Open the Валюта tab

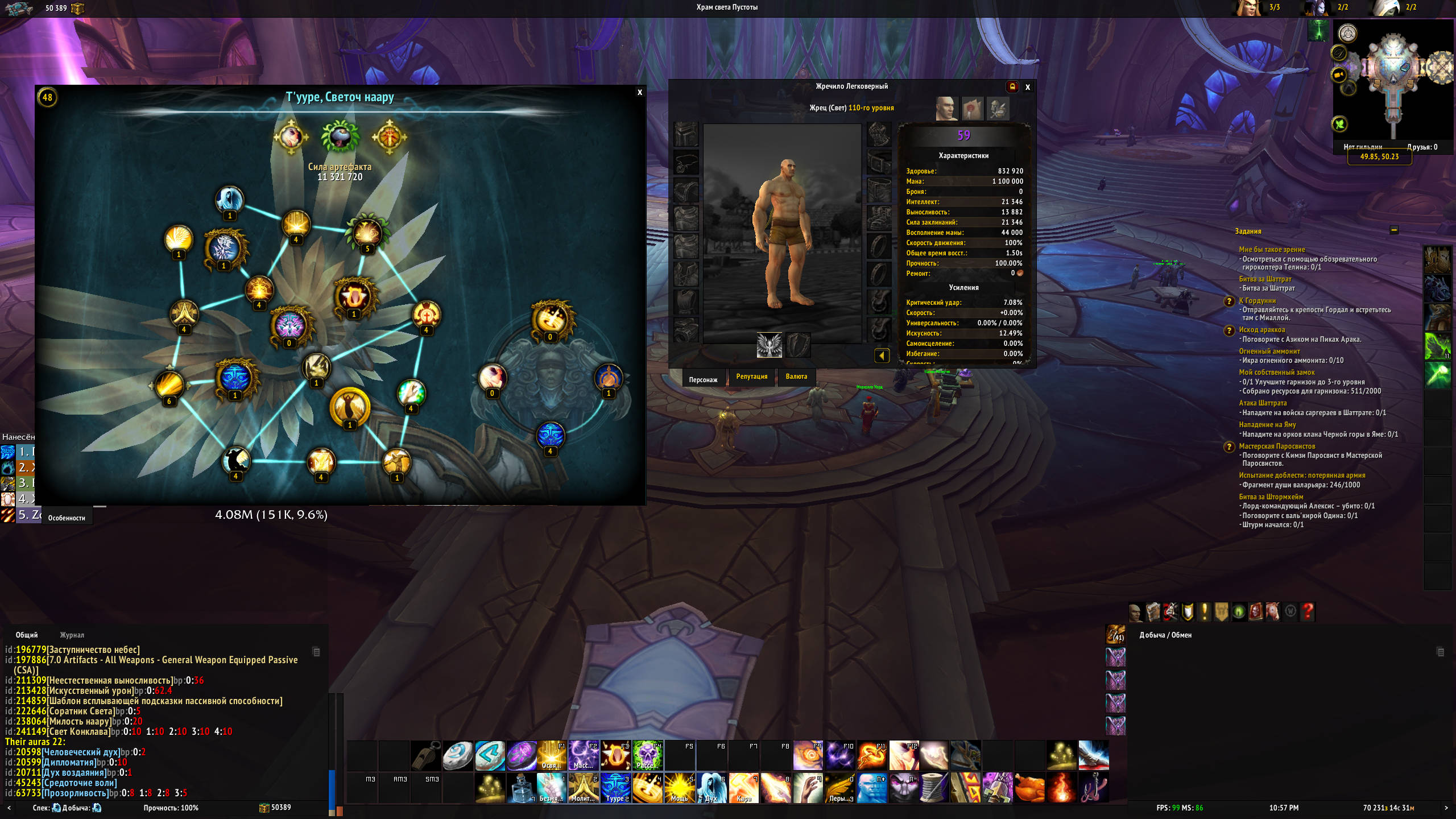[x=796, y=377]
